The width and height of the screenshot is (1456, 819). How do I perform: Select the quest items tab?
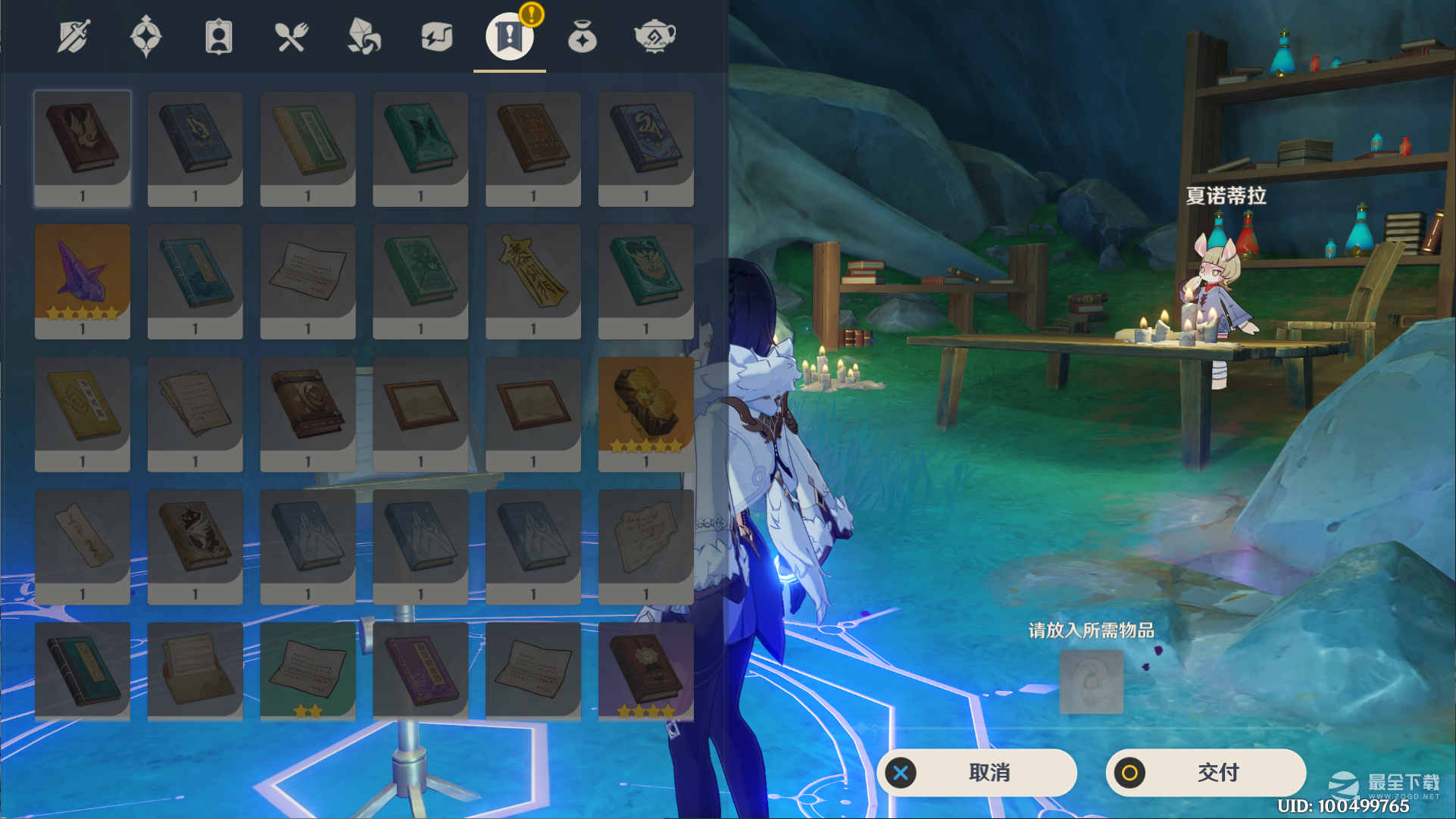[509, 36]
